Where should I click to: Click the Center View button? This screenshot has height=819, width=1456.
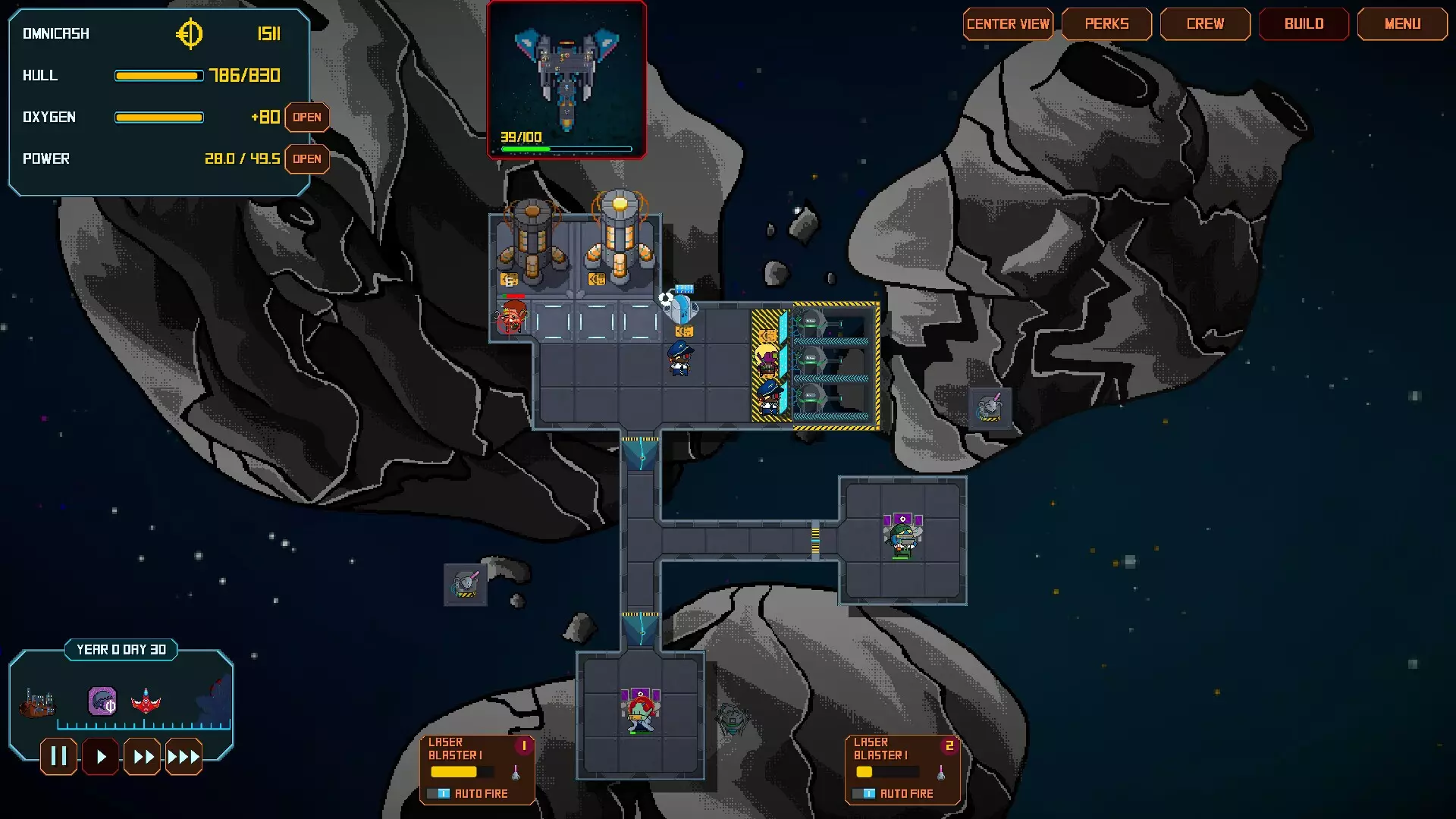pos(1009,24)
